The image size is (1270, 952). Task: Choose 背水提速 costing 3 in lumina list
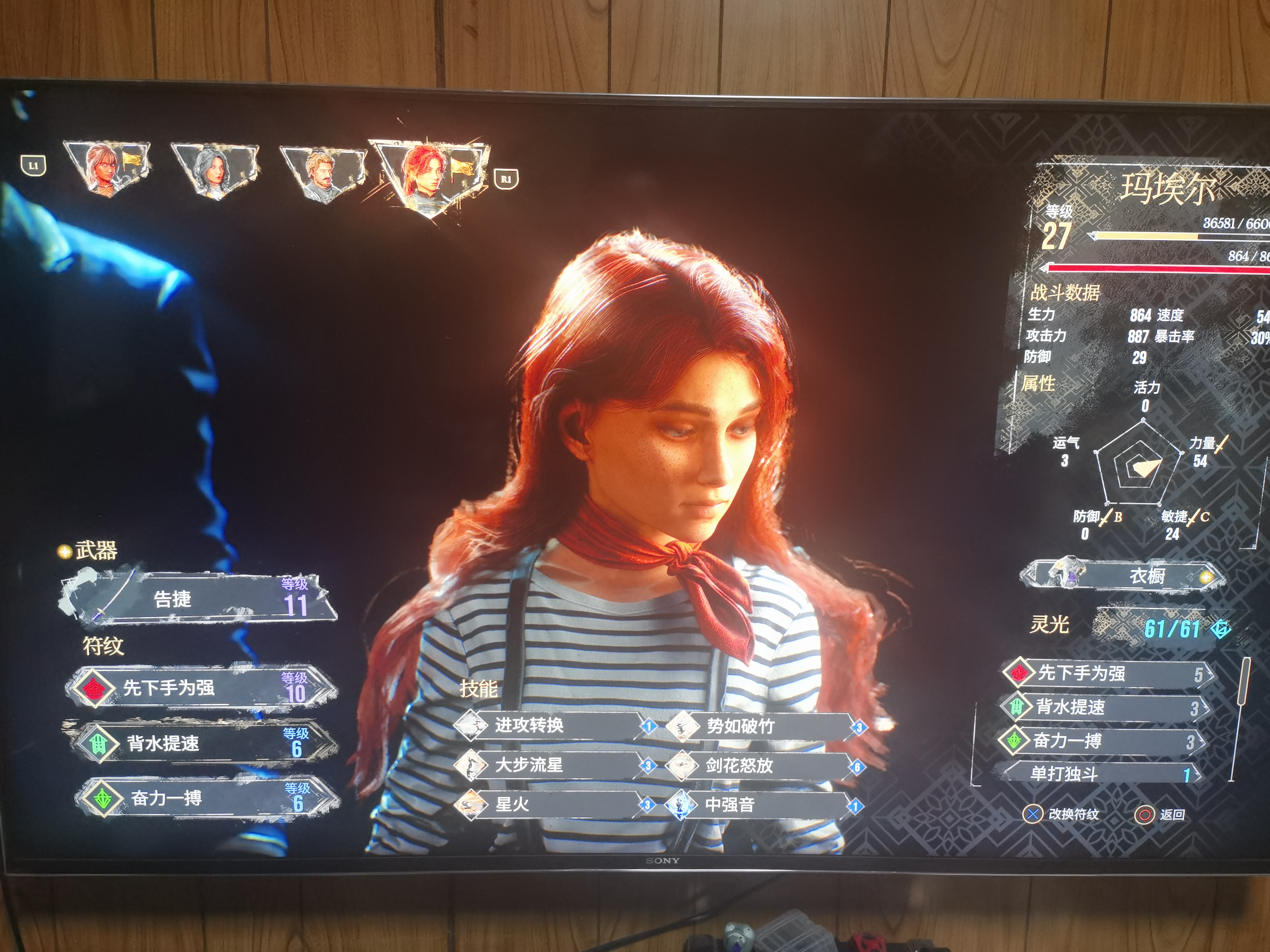[x=1105, y=707]
